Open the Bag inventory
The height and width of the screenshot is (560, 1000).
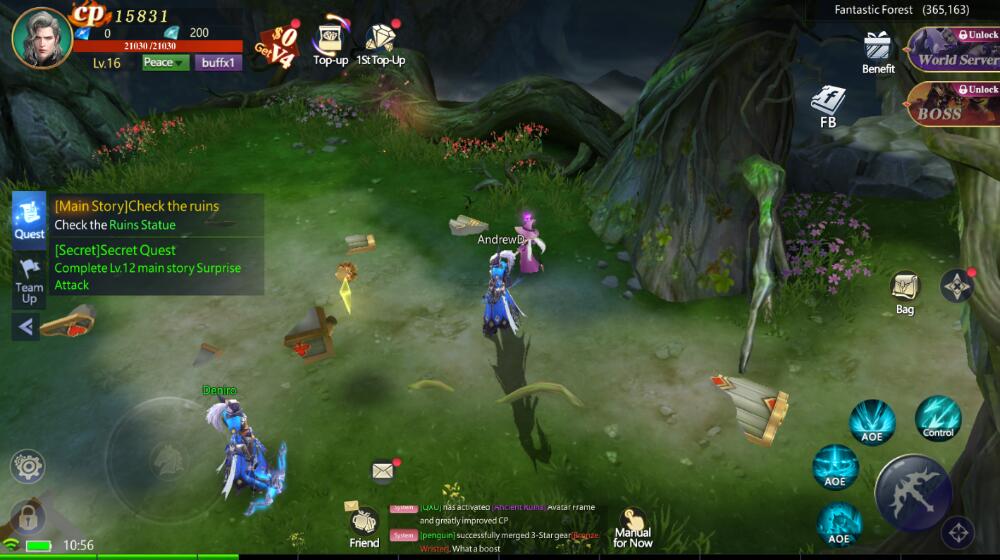[905, 291]
